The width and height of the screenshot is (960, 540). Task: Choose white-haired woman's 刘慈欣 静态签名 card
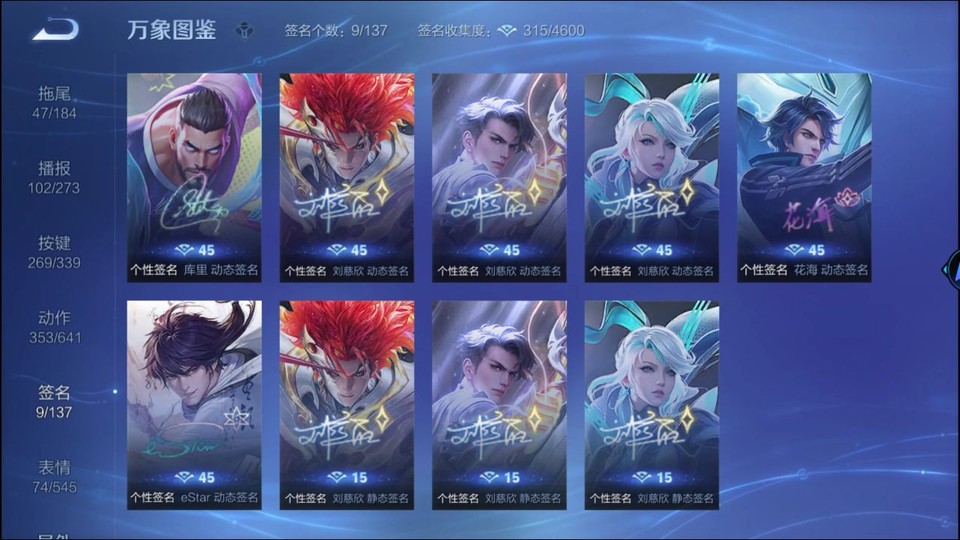click(x=652, y=404)
